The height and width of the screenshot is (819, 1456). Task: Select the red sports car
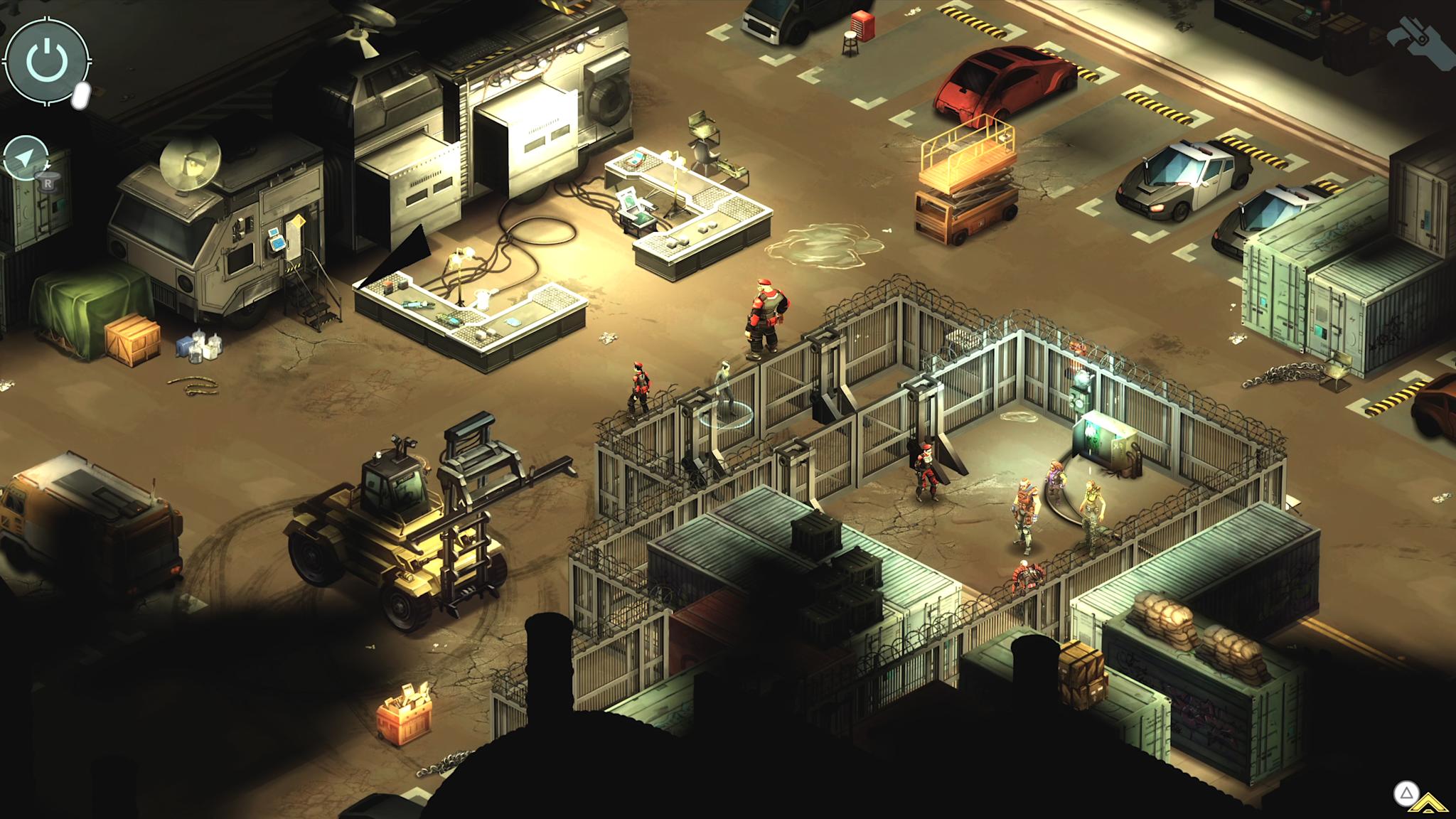coord(1002,78)
